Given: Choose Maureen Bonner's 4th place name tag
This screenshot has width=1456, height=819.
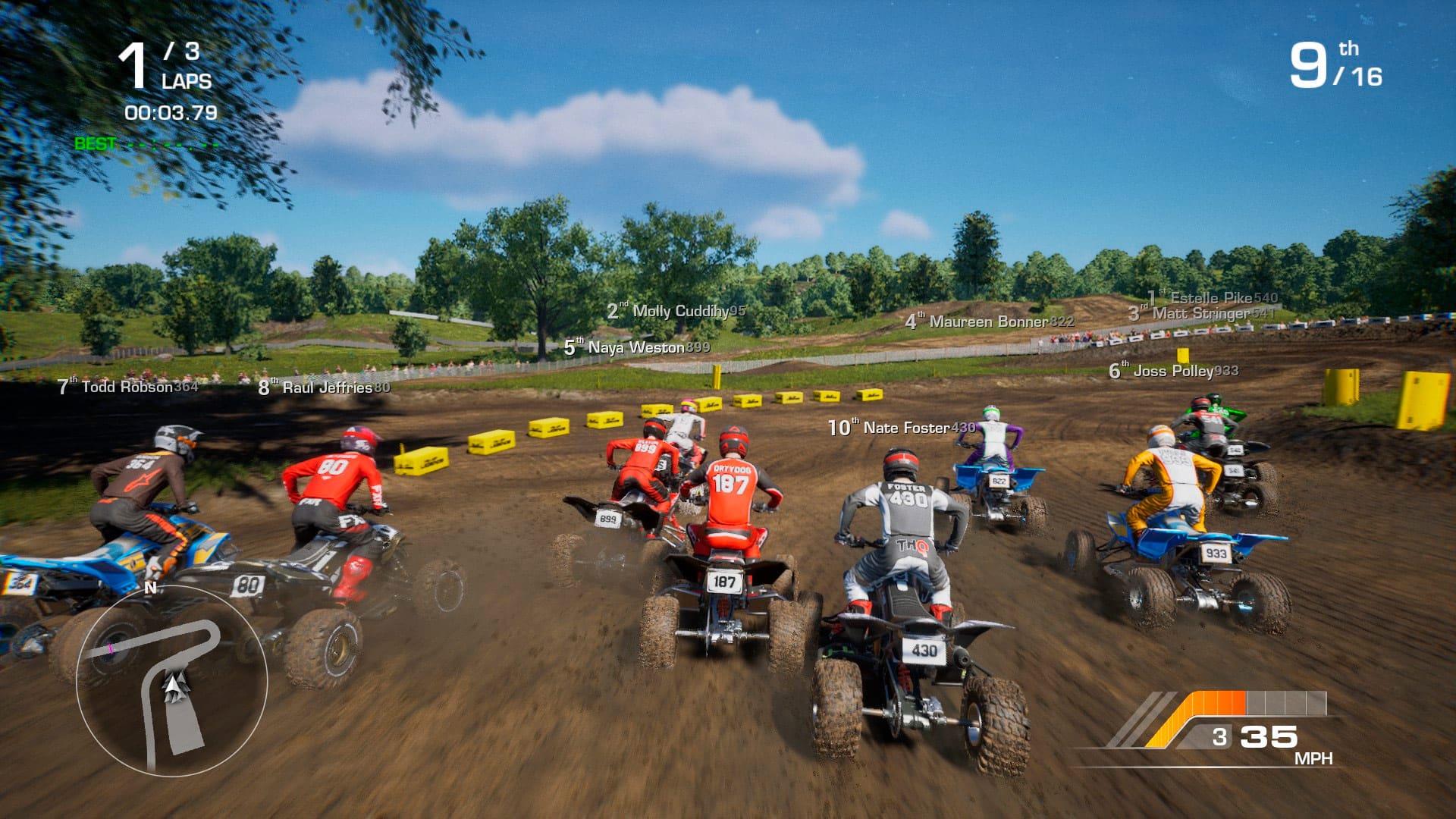Looking at the screenshot, I should (x=989, y=322).
